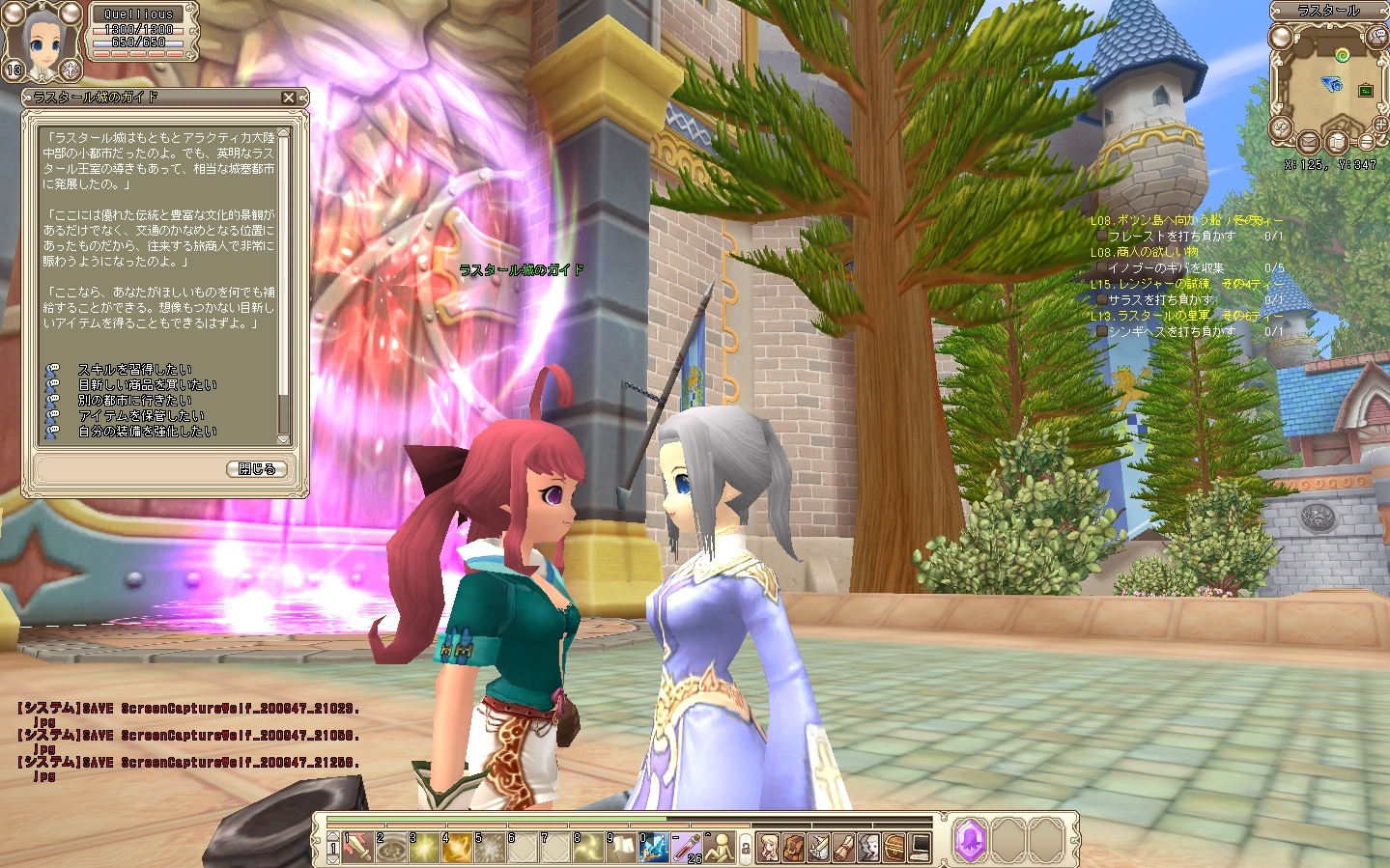Image resolution: width=1390 pixels, height=868 pixels.
Task: Use the blue crystal item in hotbar slot 0
Action: pyautogui.click(x=657, y=847)
